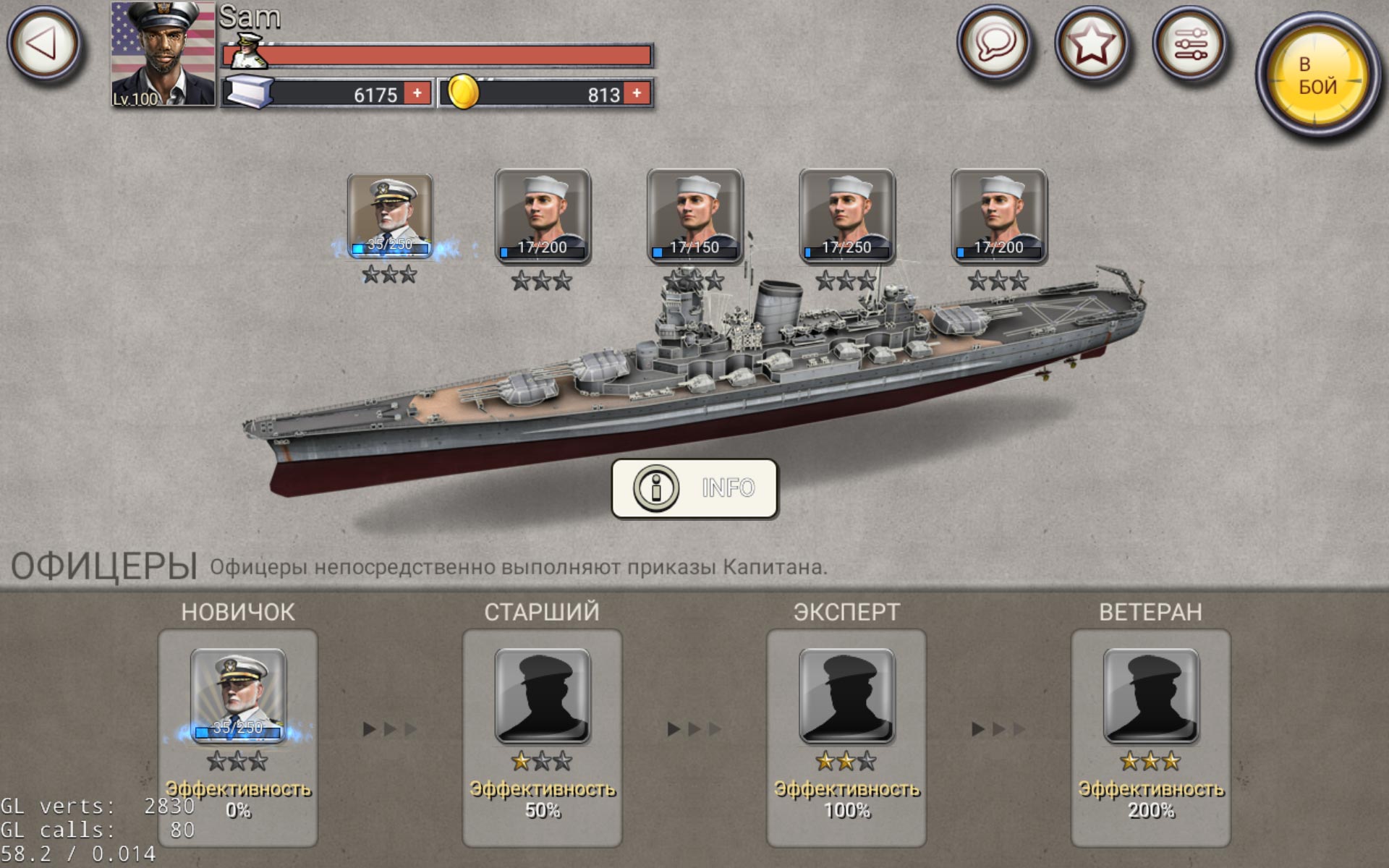Viewport: 1389px width, 868px height.
Task: Click the plus next to steel resources
Action: (417, 93)
